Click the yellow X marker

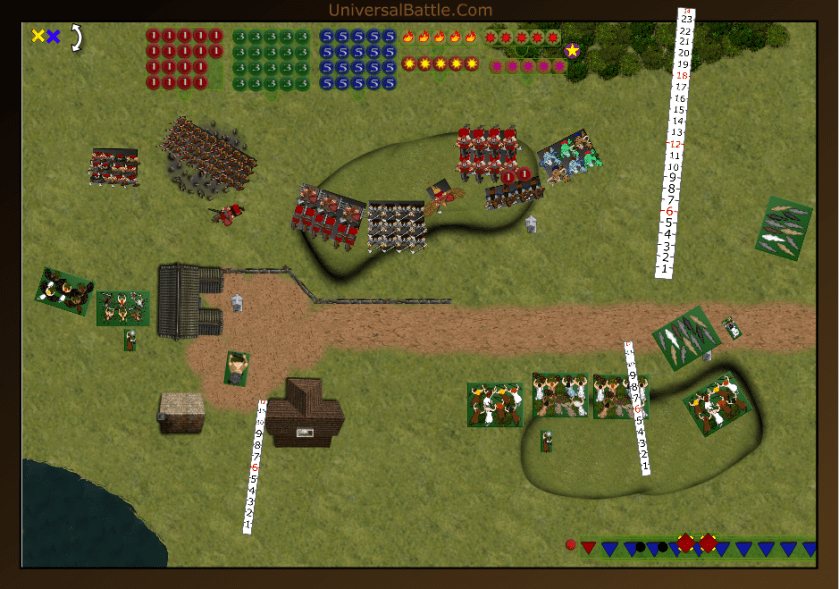tap(38, 36)
